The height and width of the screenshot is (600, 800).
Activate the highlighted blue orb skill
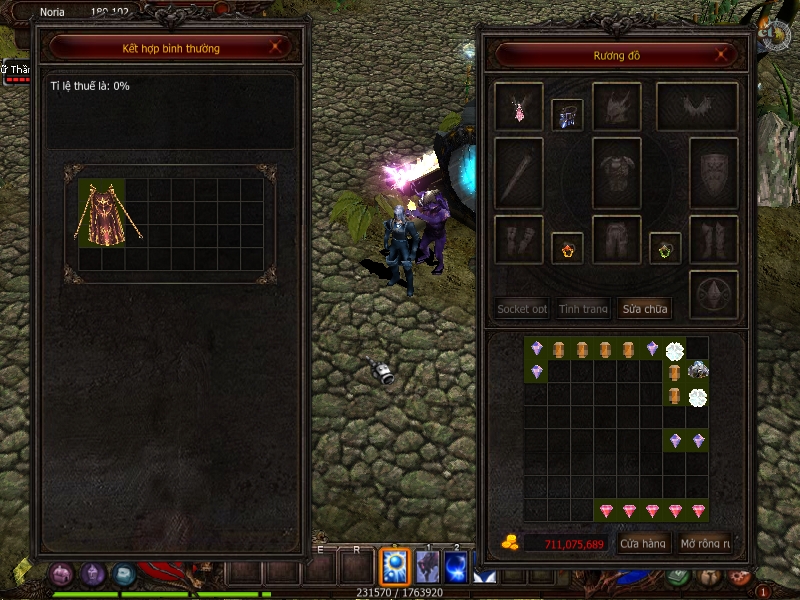pyautogui.click(x=396, y=567)
